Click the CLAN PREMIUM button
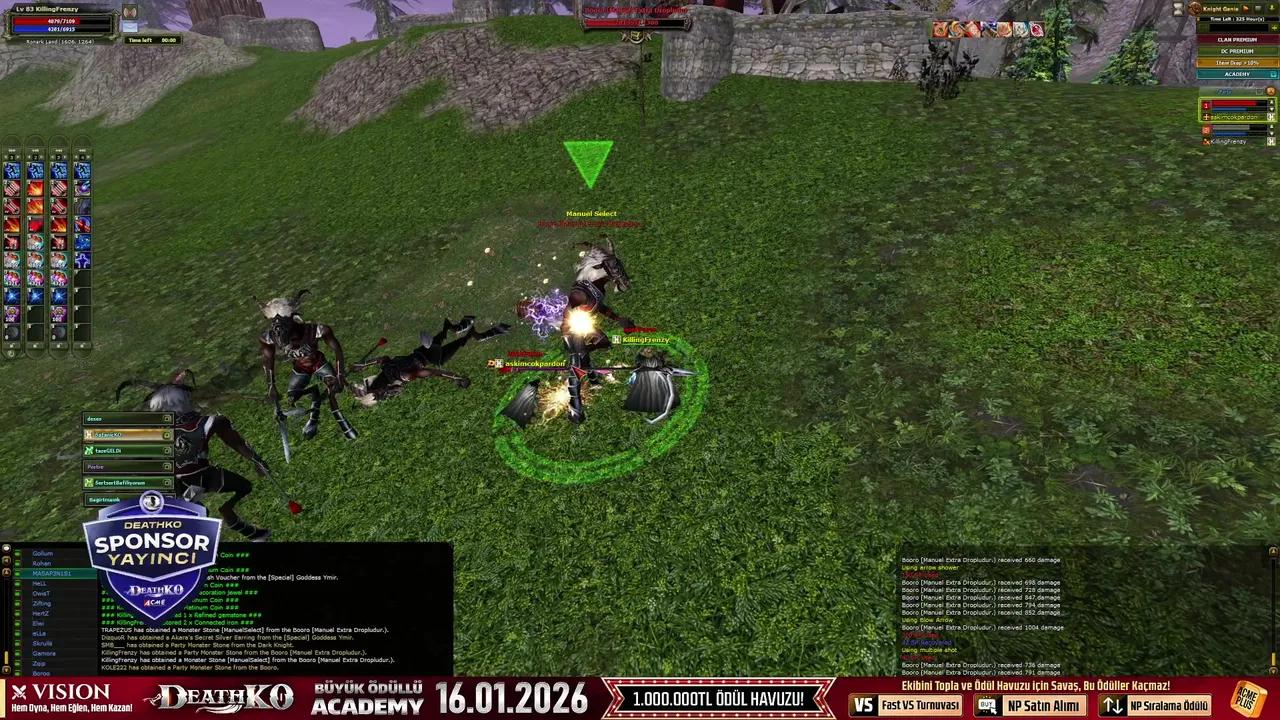Viewport: 1280px width, 720px height. [x=1236, y=39]
